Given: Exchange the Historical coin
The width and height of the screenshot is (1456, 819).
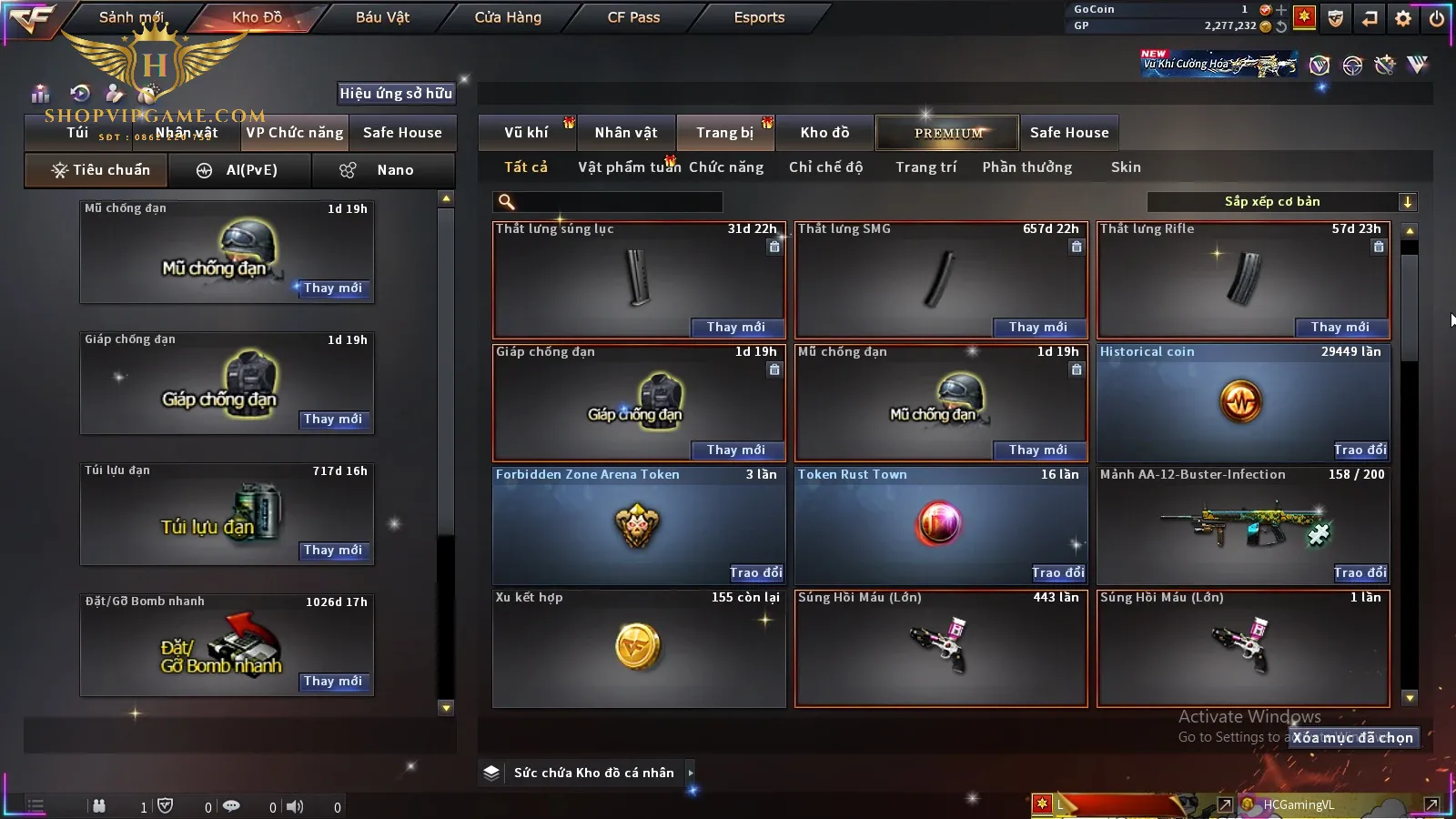Looking at the screenshot, I should coord(1360,450).
